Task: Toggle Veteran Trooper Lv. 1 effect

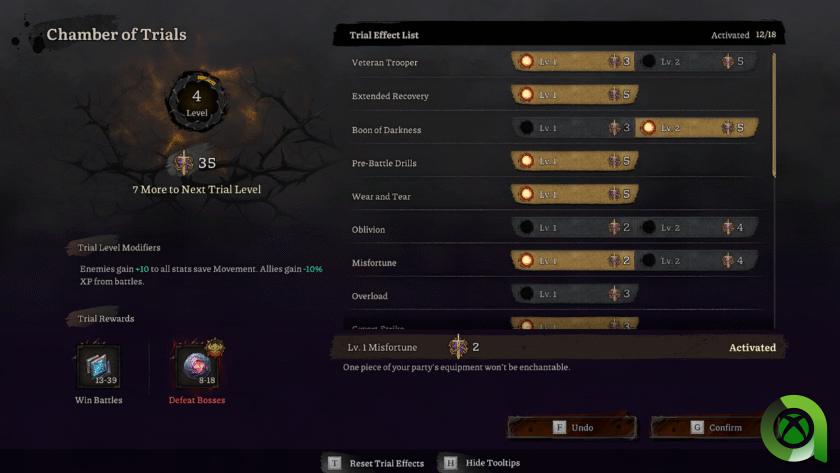Action: (574, 62)
